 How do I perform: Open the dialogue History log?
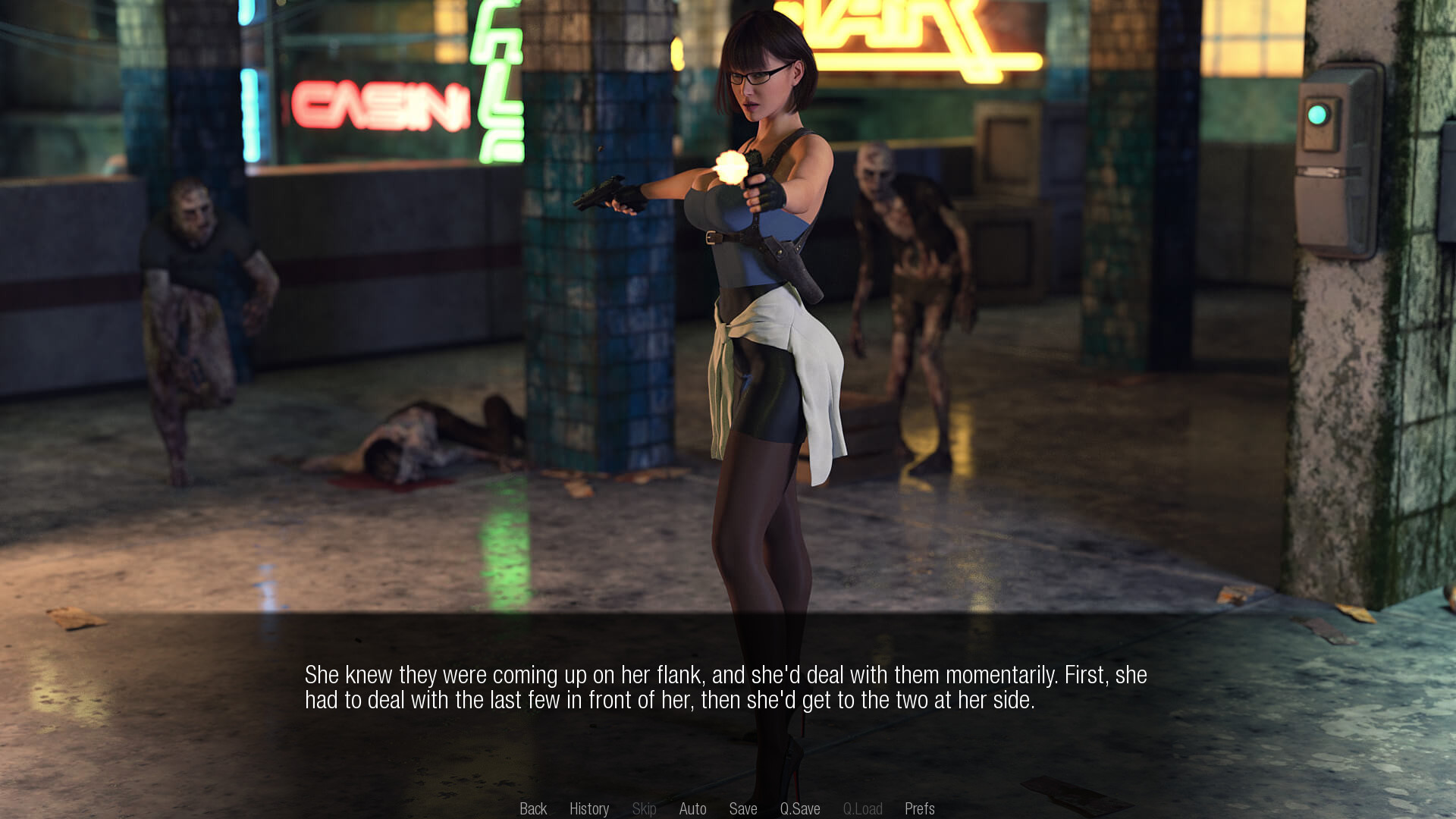pyautogui.click(x=589, y=808)
